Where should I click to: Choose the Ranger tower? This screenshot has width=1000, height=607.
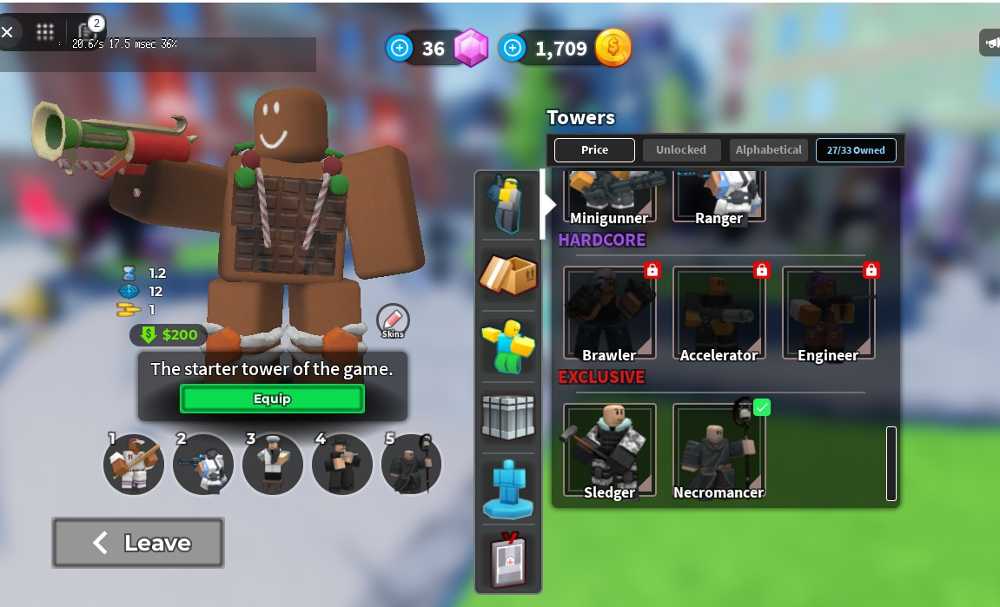click(718, 197)
